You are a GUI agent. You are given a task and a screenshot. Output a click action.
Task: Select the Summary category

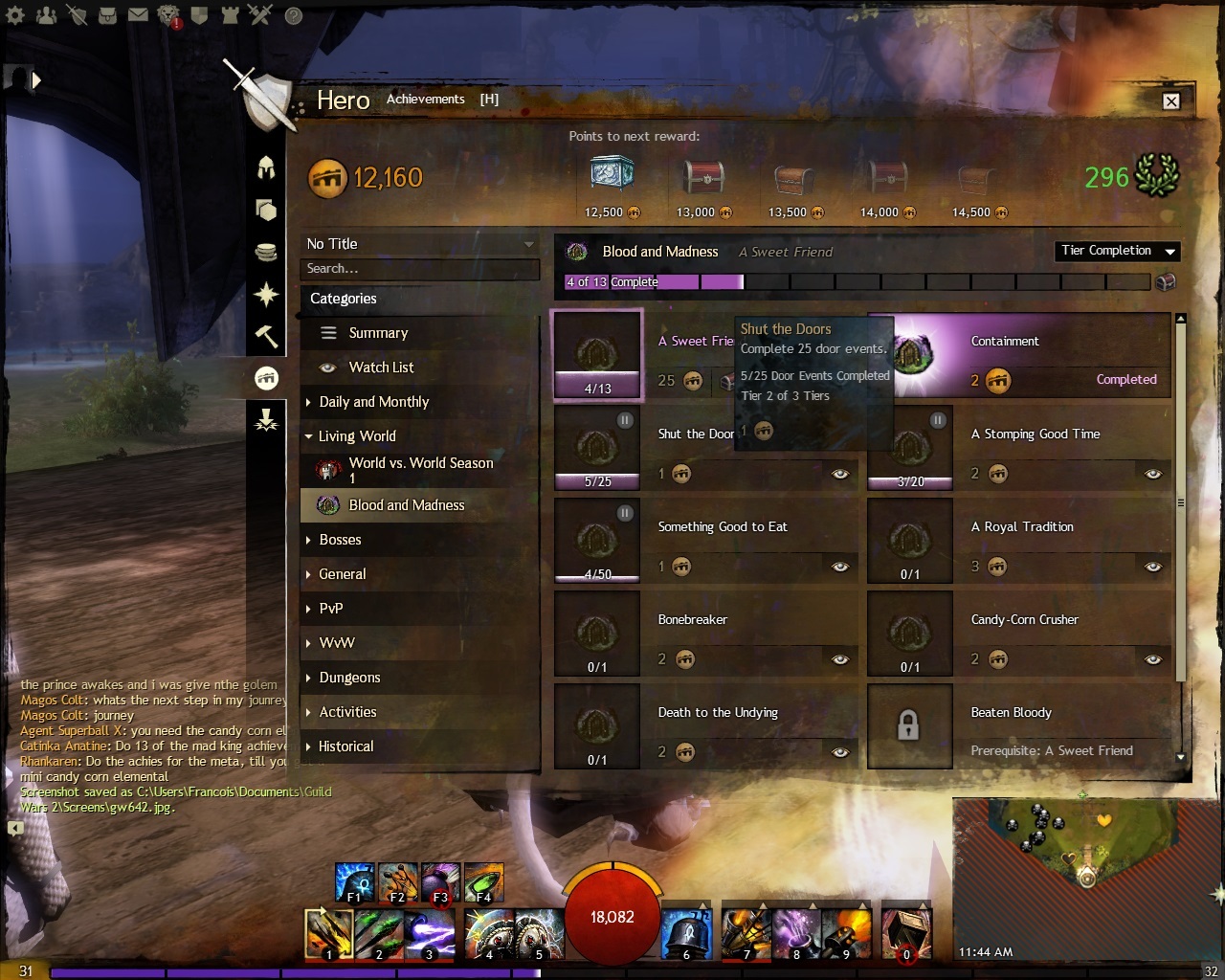pyautogui.click(x=378, y=333)
